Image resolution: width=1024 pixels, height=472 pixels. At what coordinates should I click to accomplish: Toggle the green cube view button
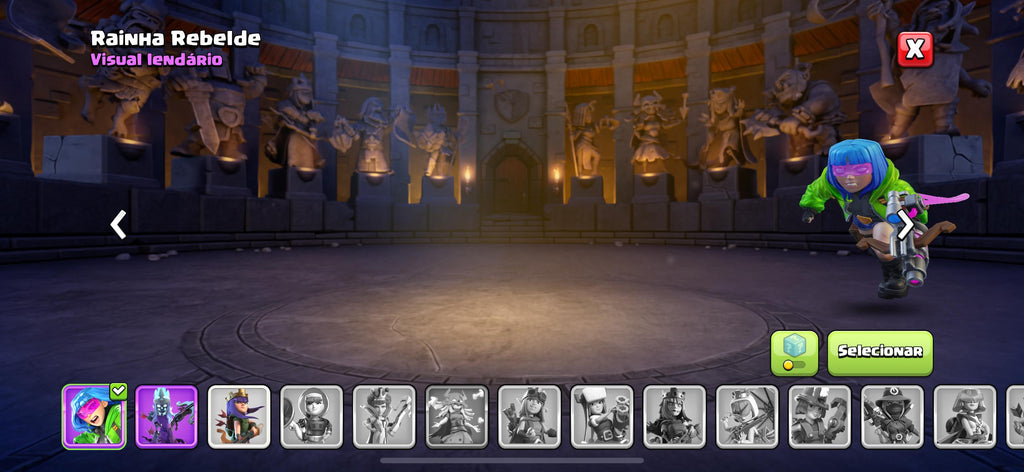point(794,352)
